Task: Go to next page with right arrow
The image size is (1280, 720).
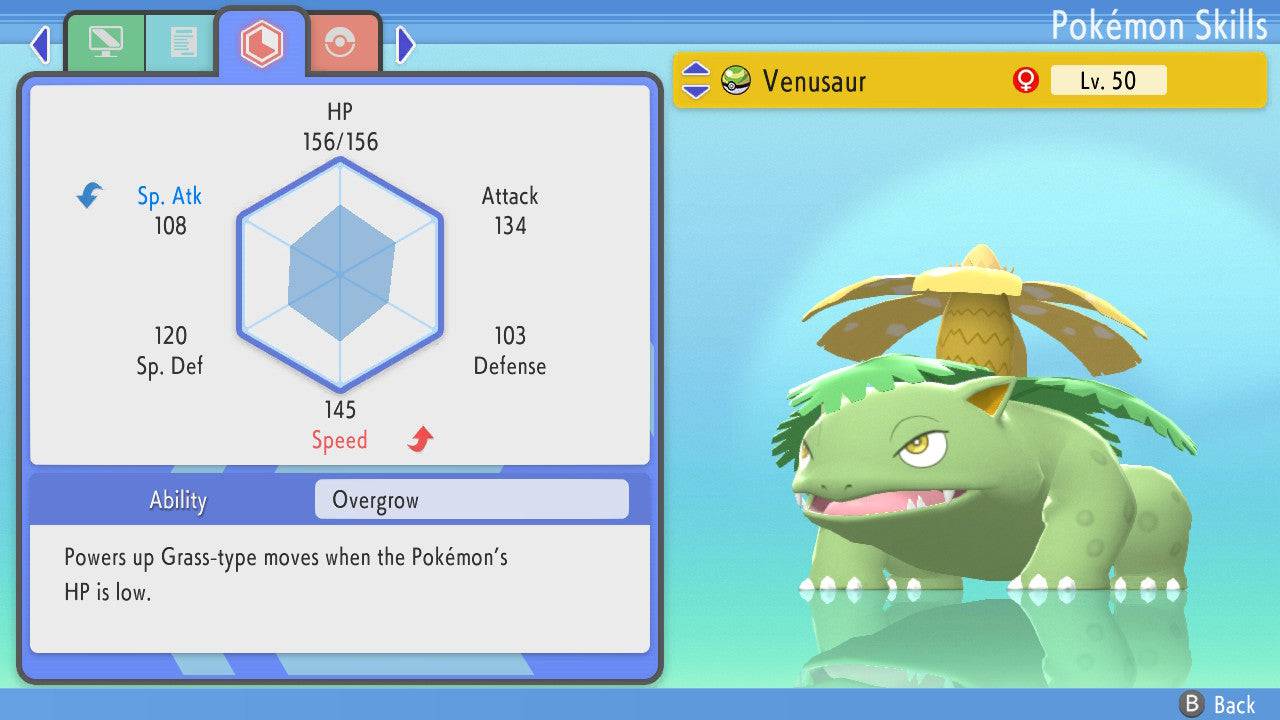Action: pyautogui.click(x=405, y=44)
